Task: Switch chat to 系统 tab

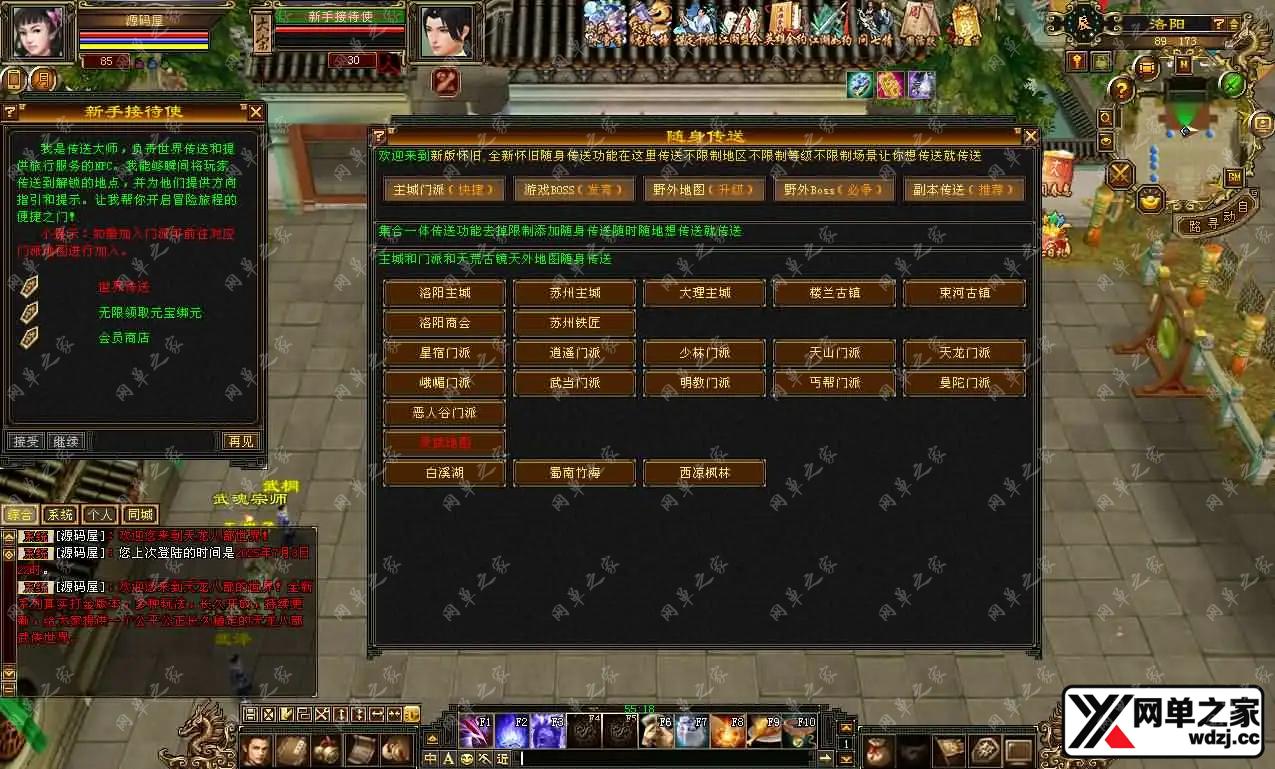Action: (60, 515)
